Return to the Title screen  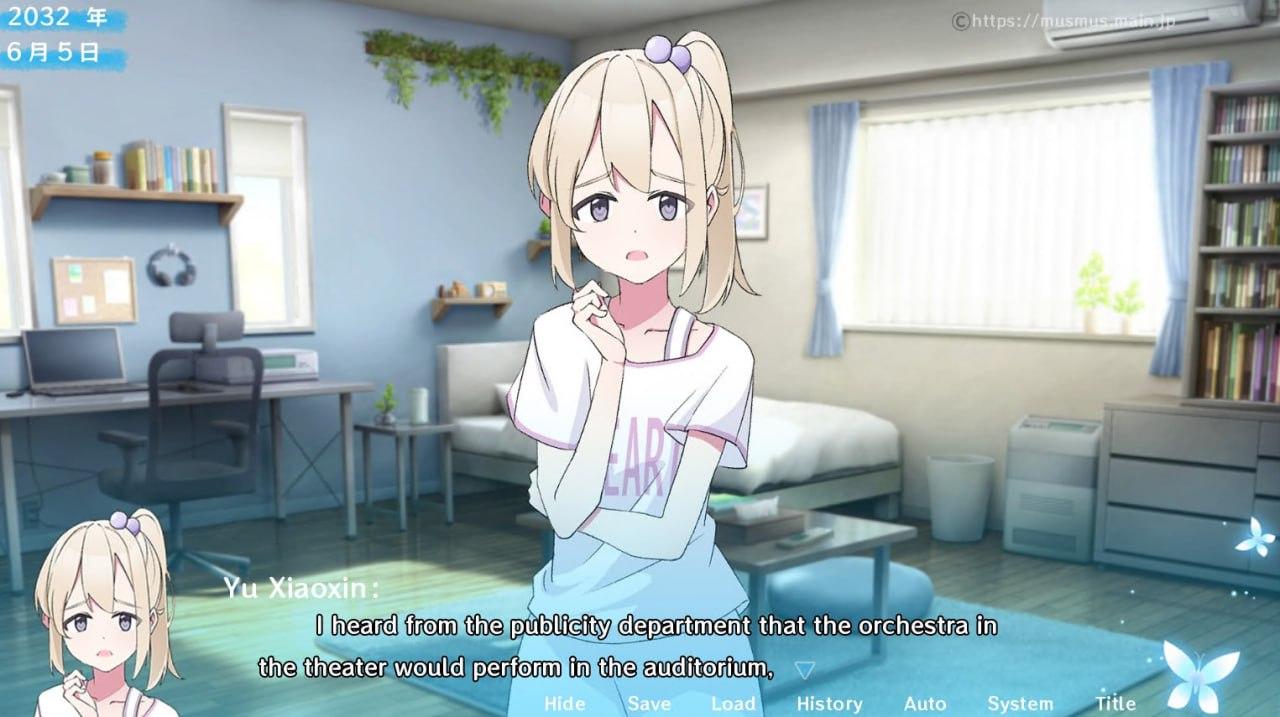pos(1116,704)
